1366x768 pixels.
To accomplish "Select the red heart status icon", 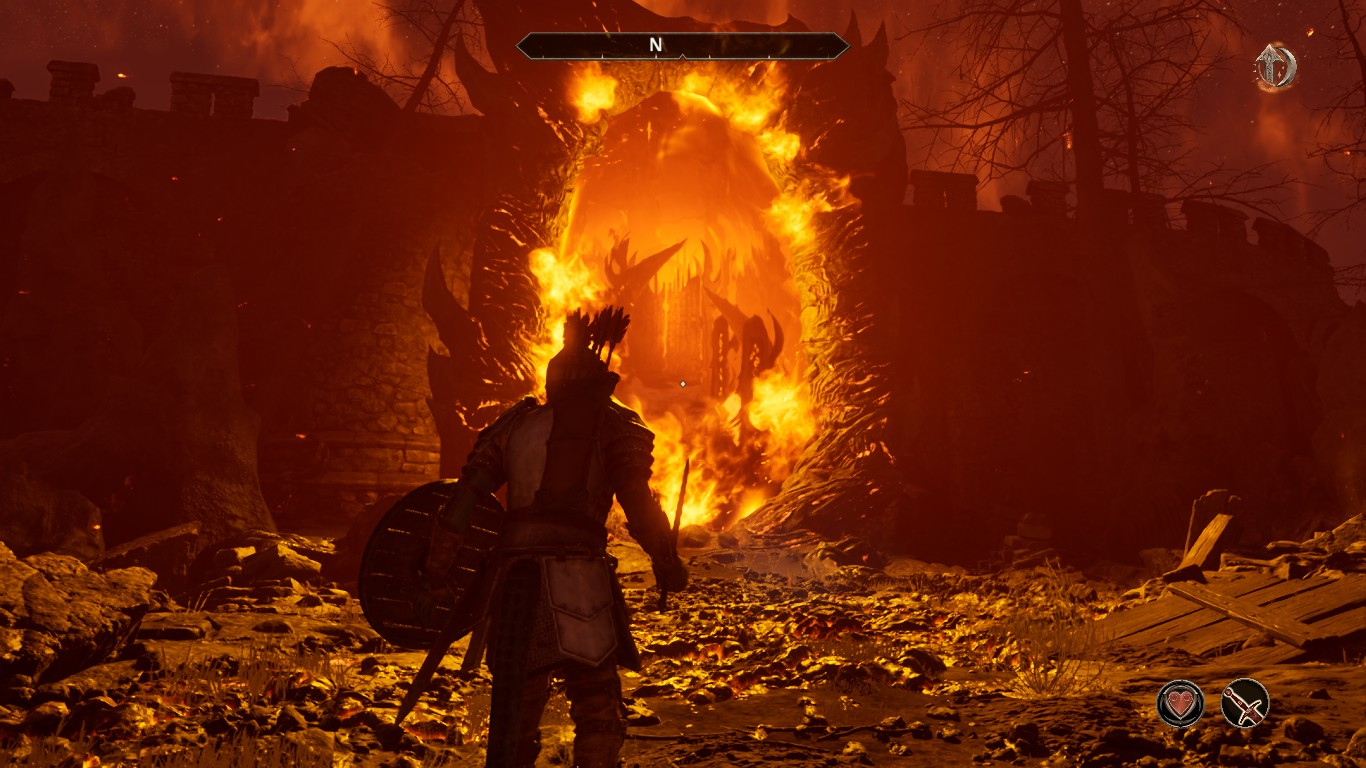I will pos(1180,703).
